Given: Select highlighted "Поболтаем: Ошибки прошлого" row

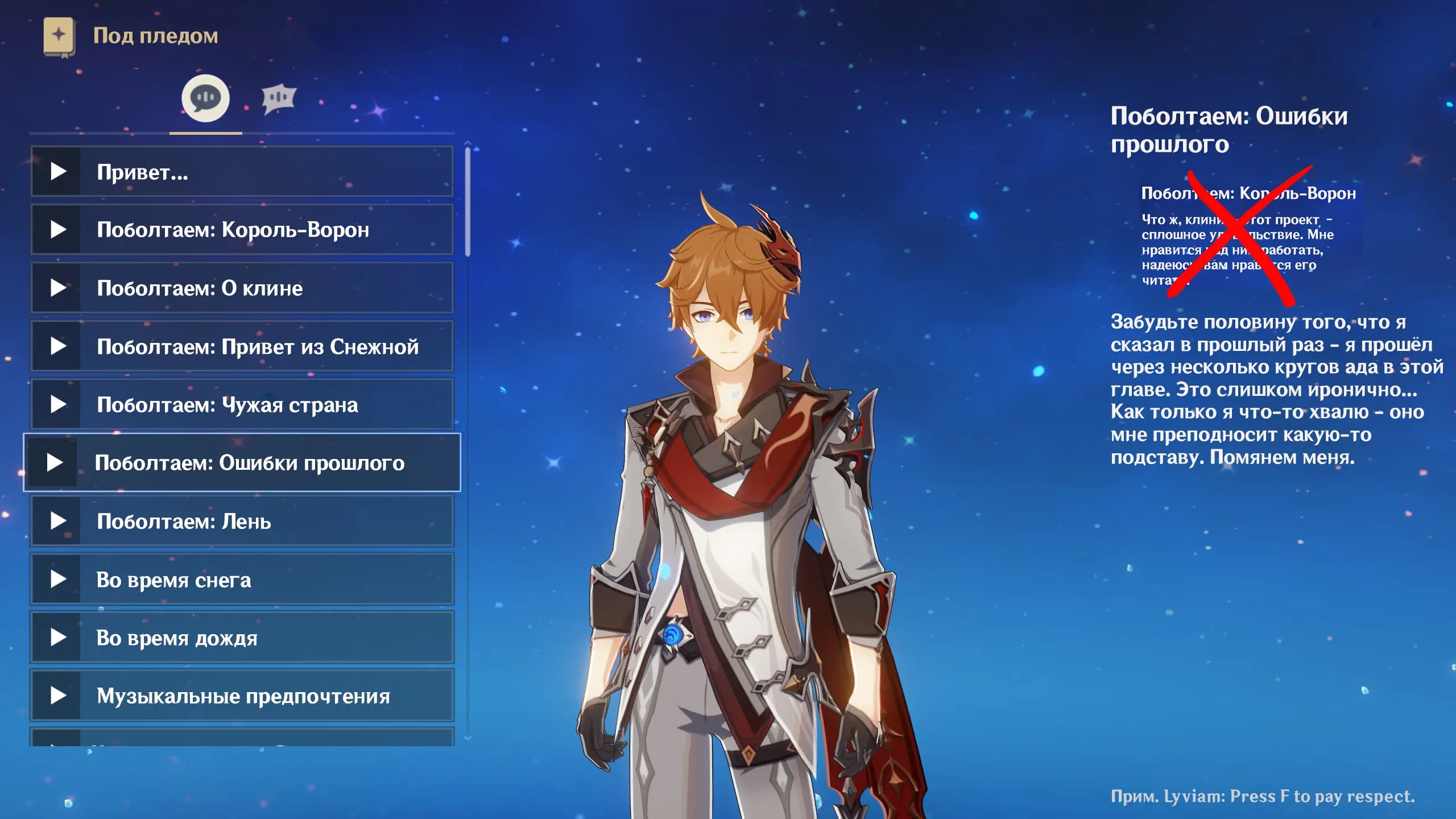Looking at the screenshot, I should pyautogui.click(x=242, y=462).
